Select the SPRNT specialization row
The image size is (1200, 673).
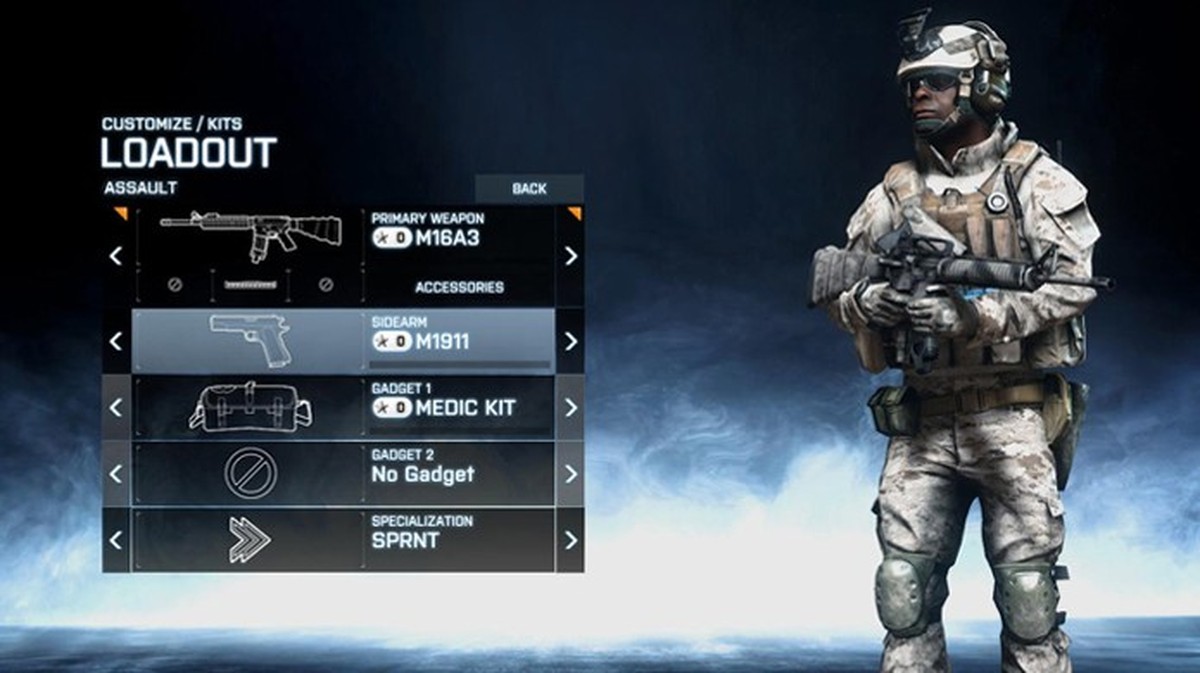coord(343,540)
